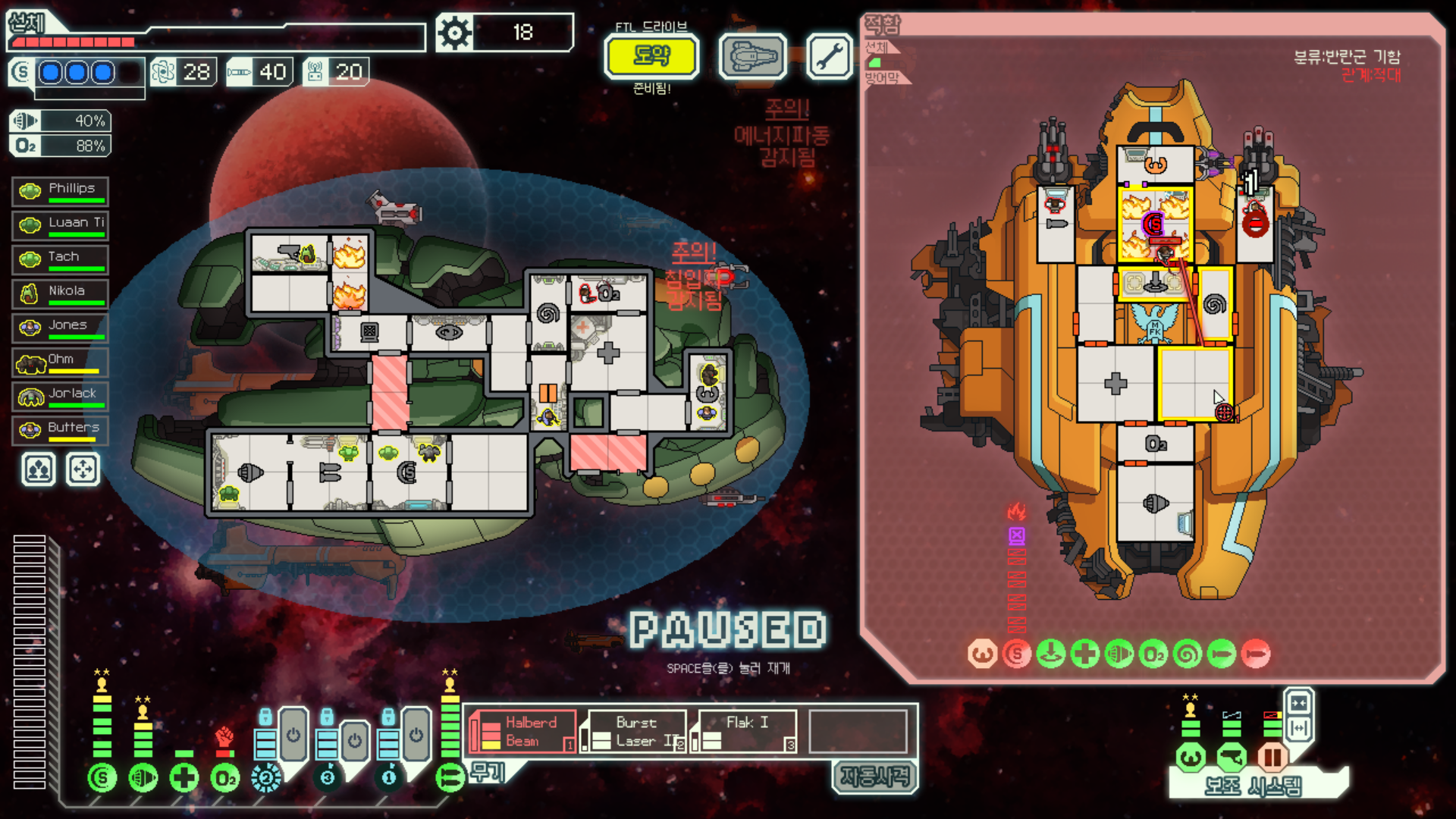Open the ship overview button
The width and height of the screenshot is (1456, 819).
point(753,56)
